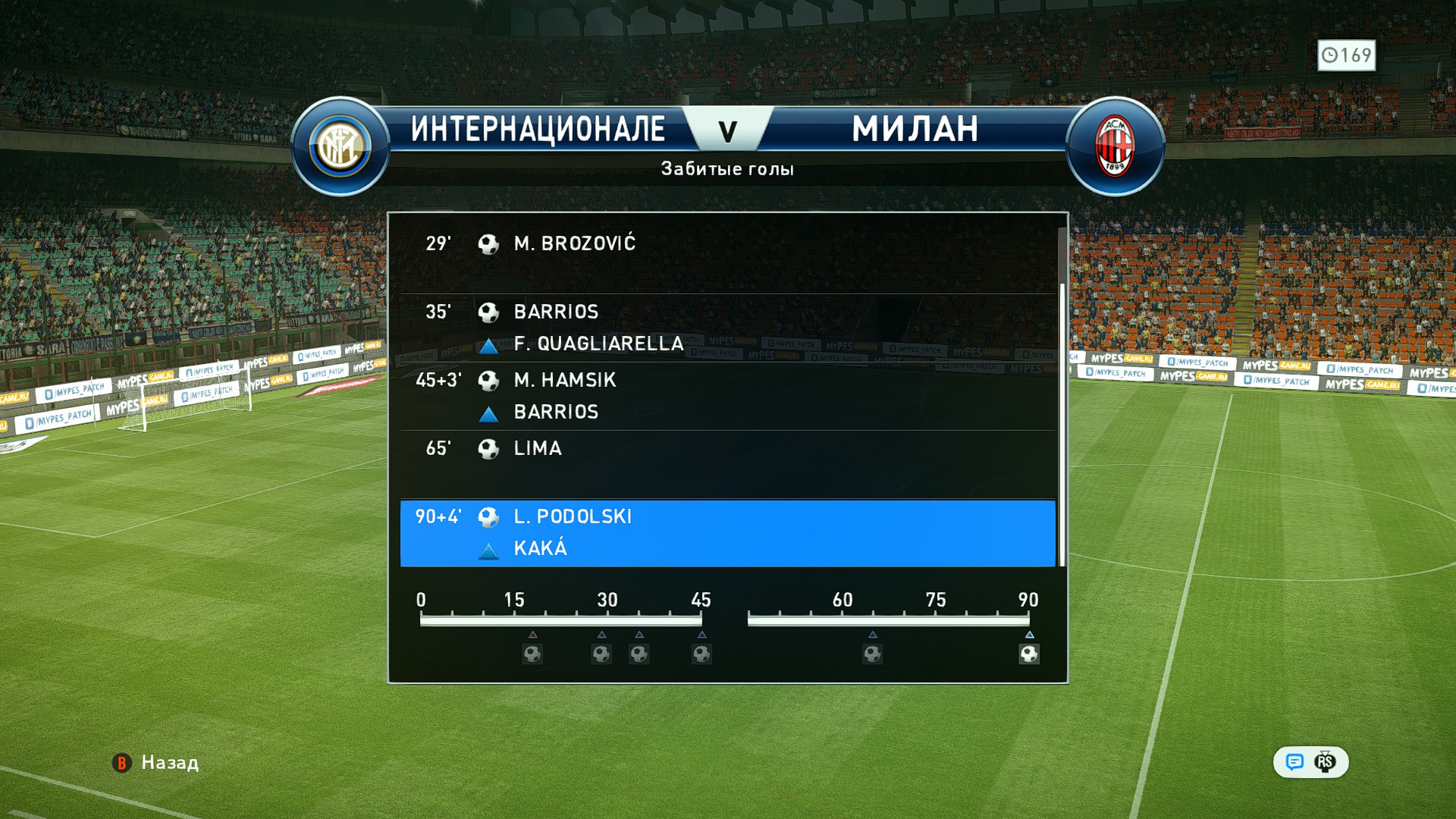
Task: Click the 90+4' goal marker on timeline
Action: pyautogui.click(x=1028, y=654)
